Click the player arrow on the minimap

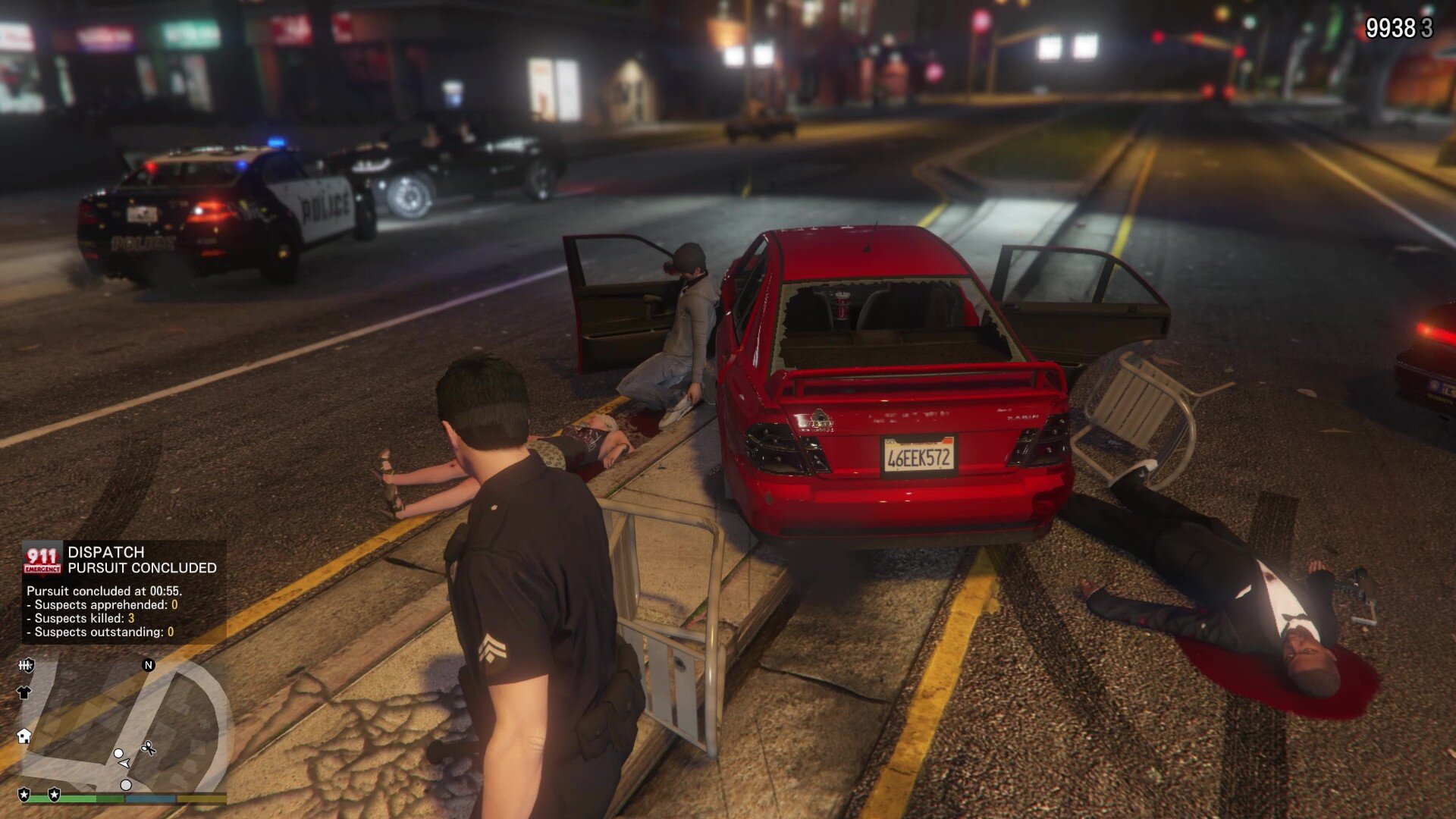click(x=124, y=763)
